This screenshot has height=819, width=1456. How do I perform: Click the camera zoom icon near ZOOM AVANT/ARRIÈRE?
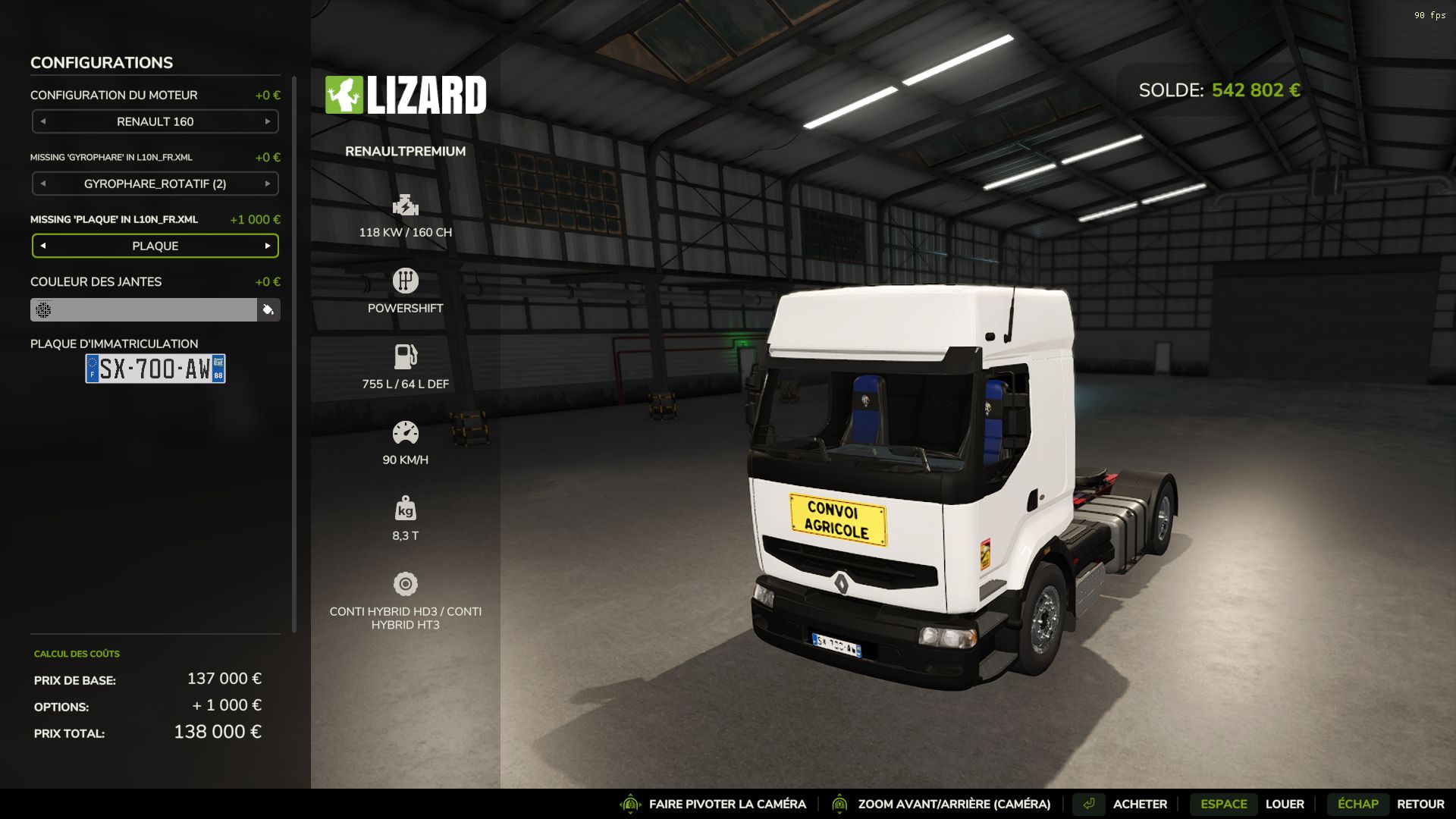pyautogui.click(x=840, y=804)
